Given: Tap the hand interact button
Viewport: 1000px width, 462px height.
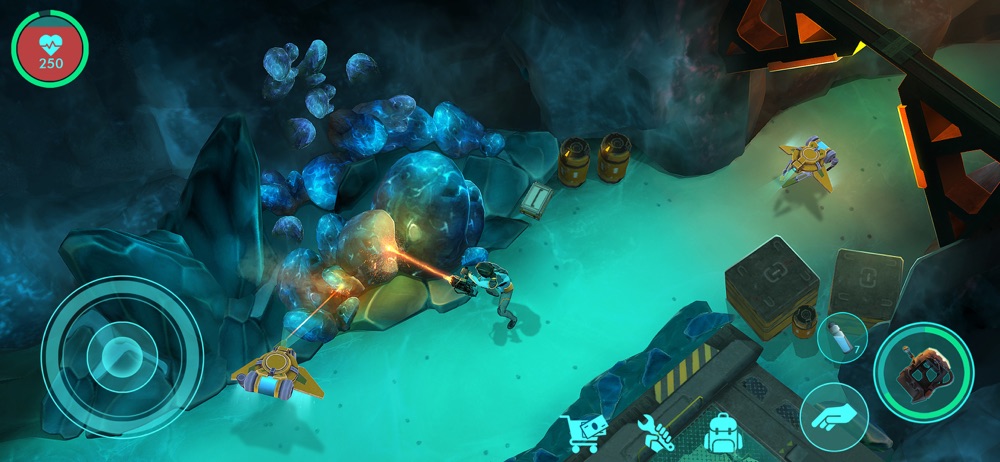Looking at the screenshot, I should [x=833, y=417].
